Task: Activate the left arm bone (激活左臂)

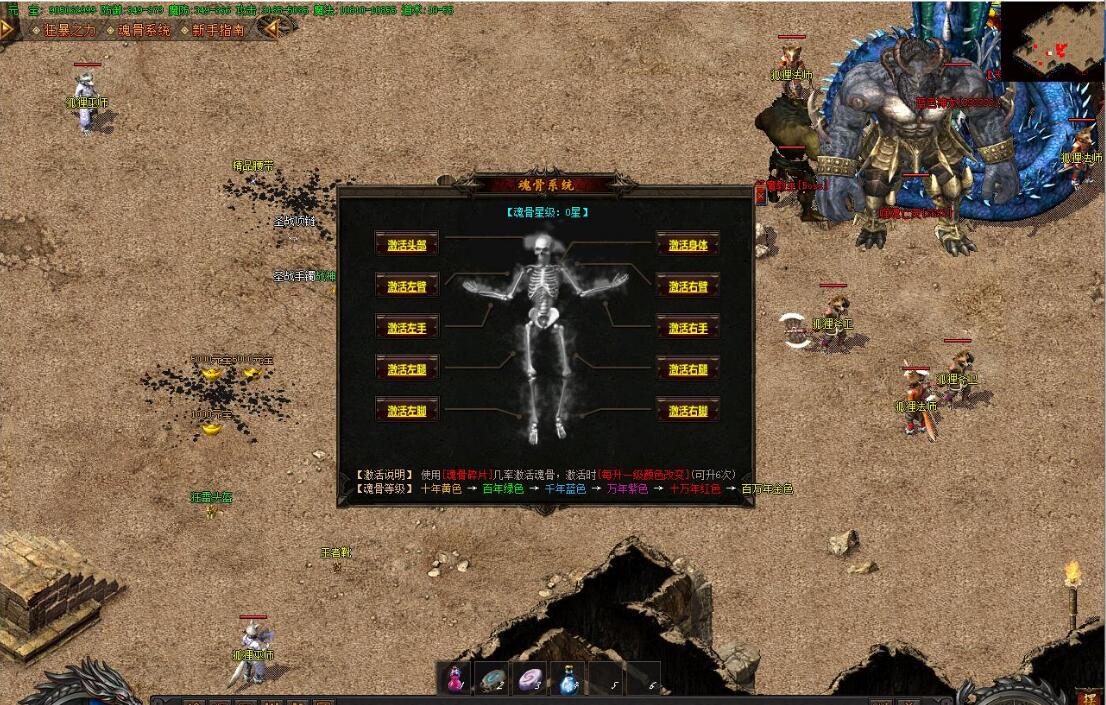Action: point(407,286)
